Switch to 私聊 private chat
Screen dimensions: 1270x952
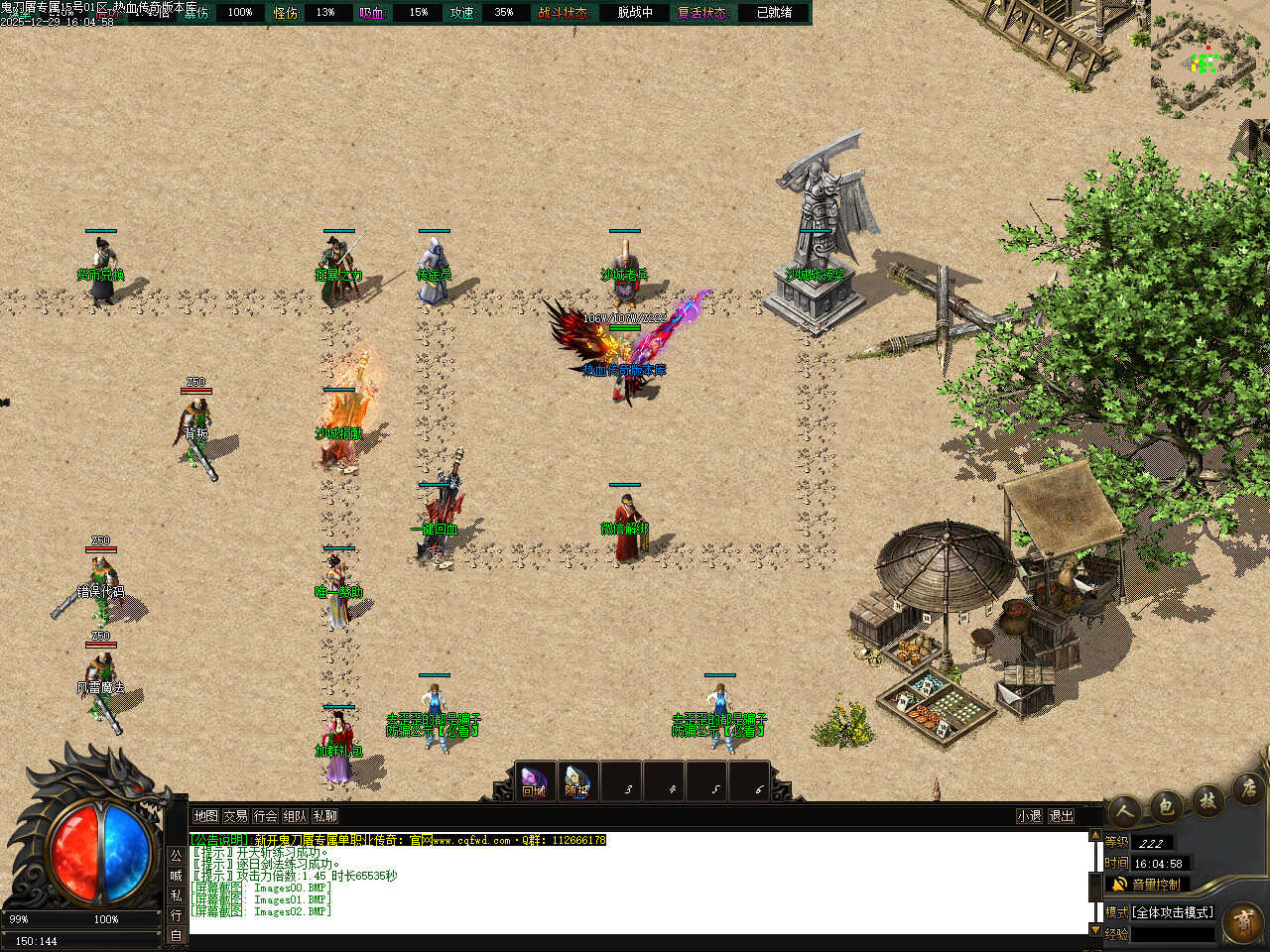[324, 816]
